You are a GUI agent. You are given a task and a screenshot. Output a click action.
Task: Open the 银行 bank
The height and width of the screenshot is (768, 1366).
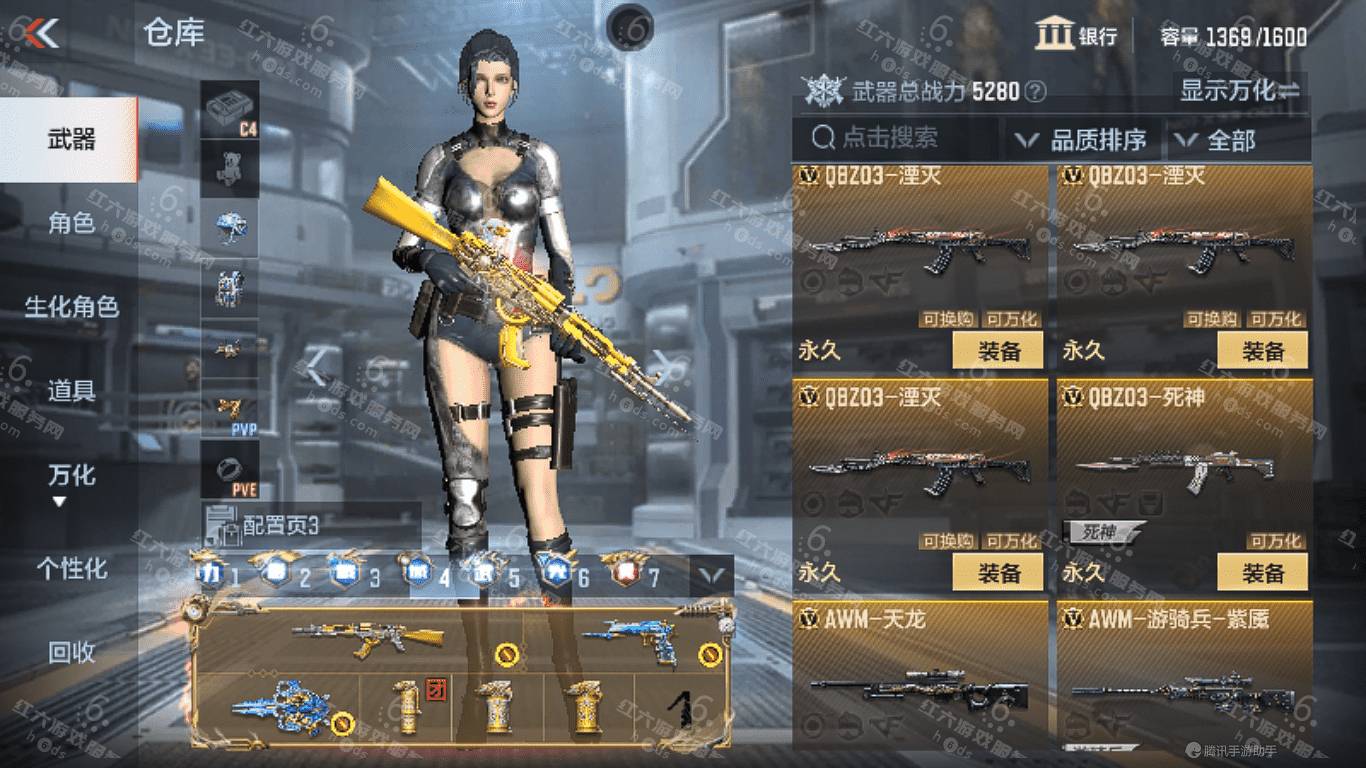[1076, 36]
